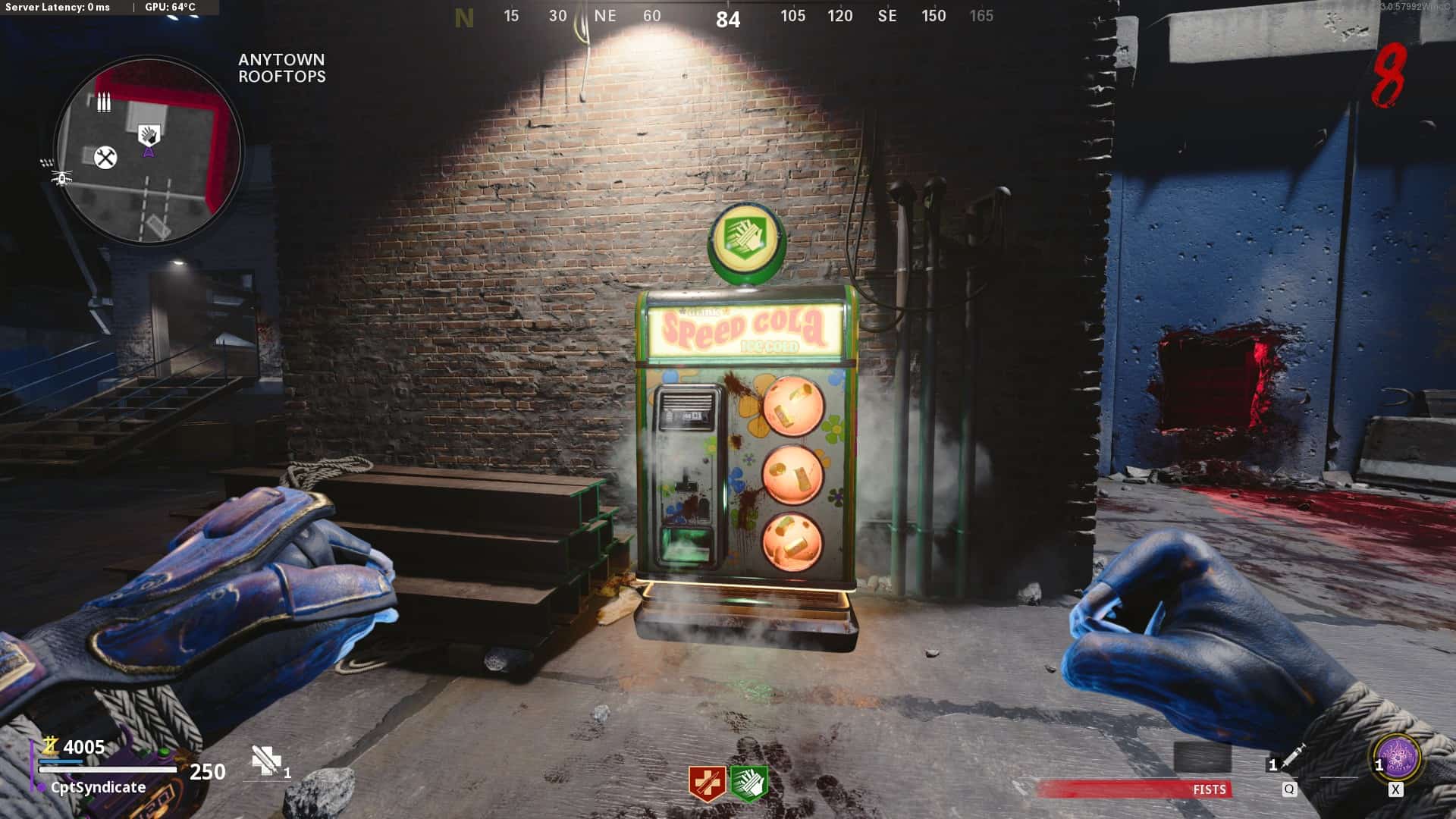This screenshot has height=819, width=1456.
Task: Click the purple player arrow on minimap
Action: click(x=149, y=152)
